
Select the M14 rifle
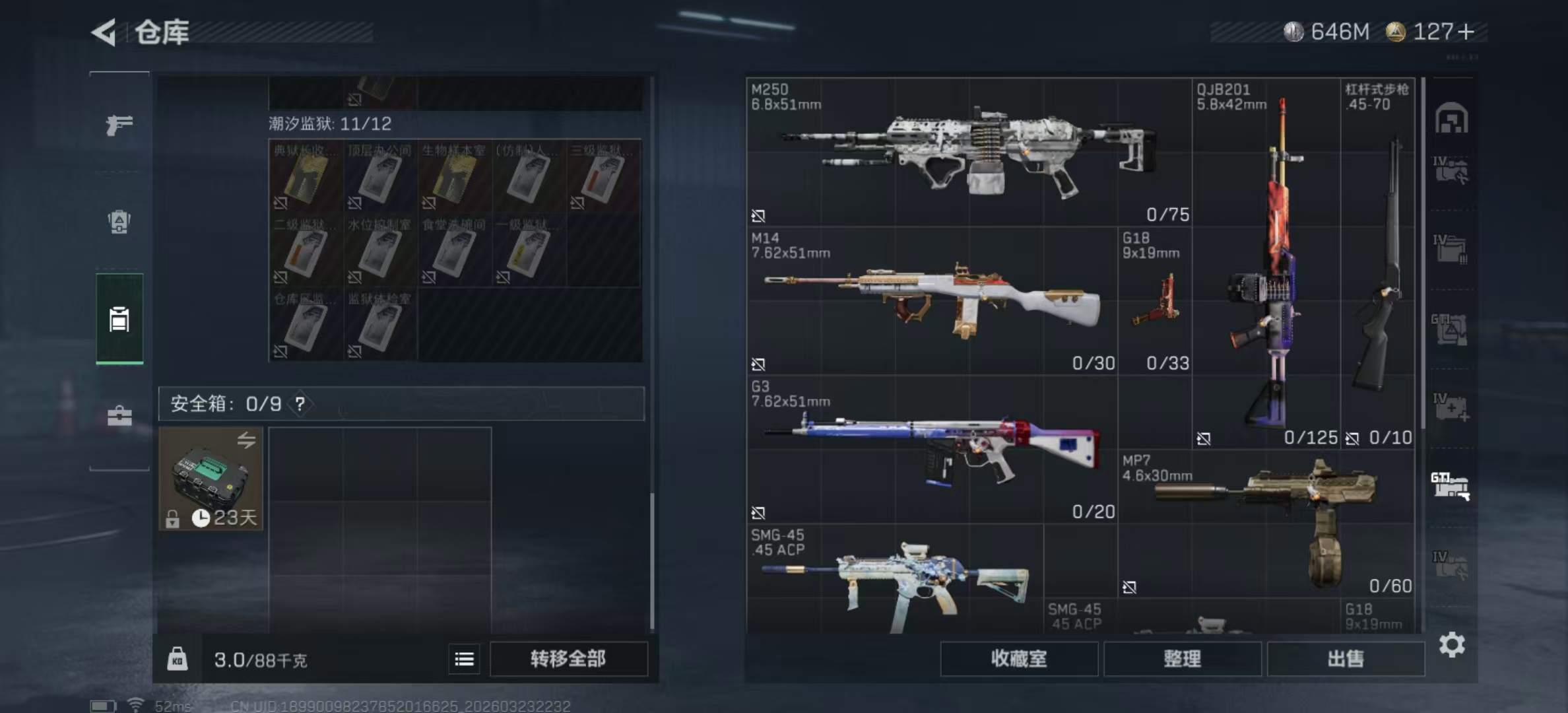932,301
